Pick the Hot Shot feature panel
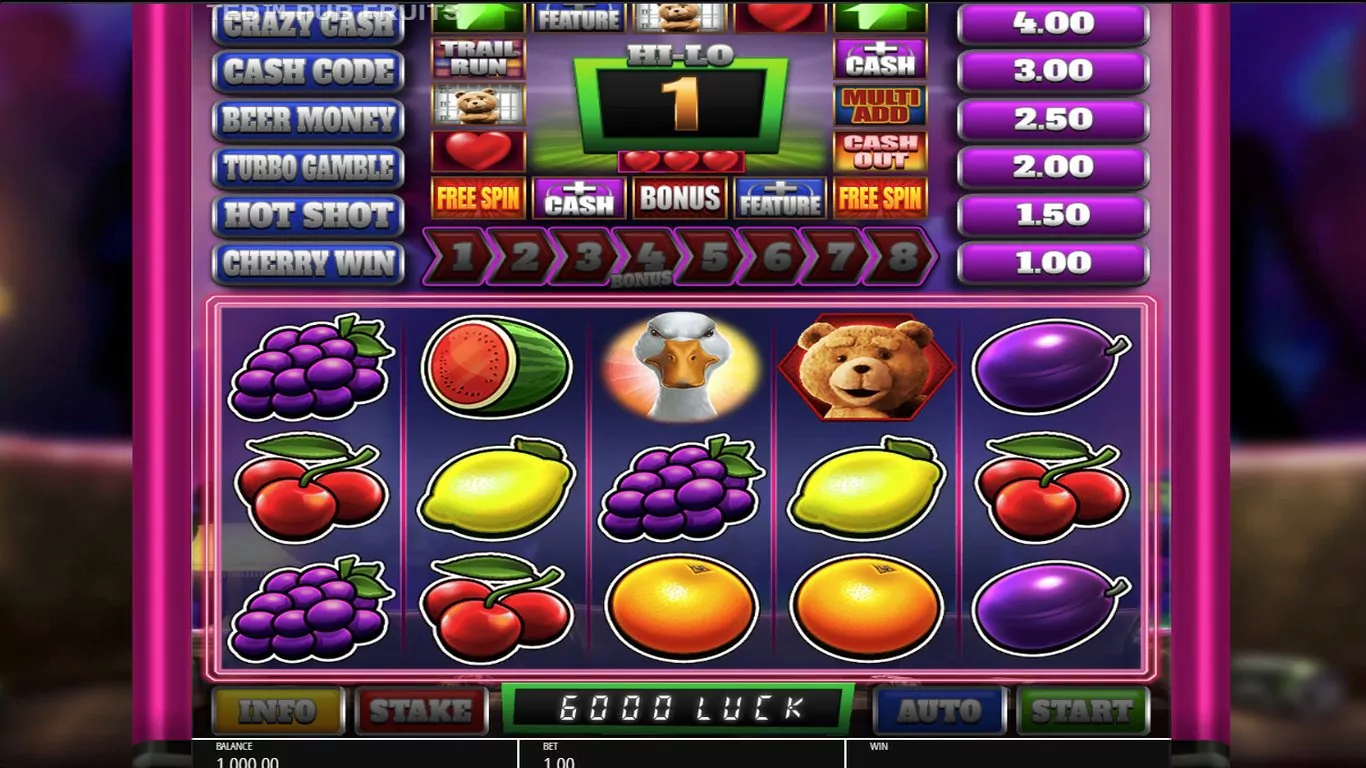1366x768 pixels. pos(308,215)
